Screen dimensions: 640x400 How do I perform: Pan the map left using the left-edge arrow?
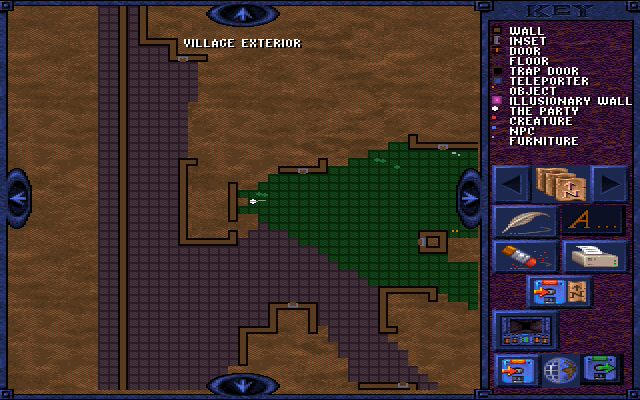18,197
